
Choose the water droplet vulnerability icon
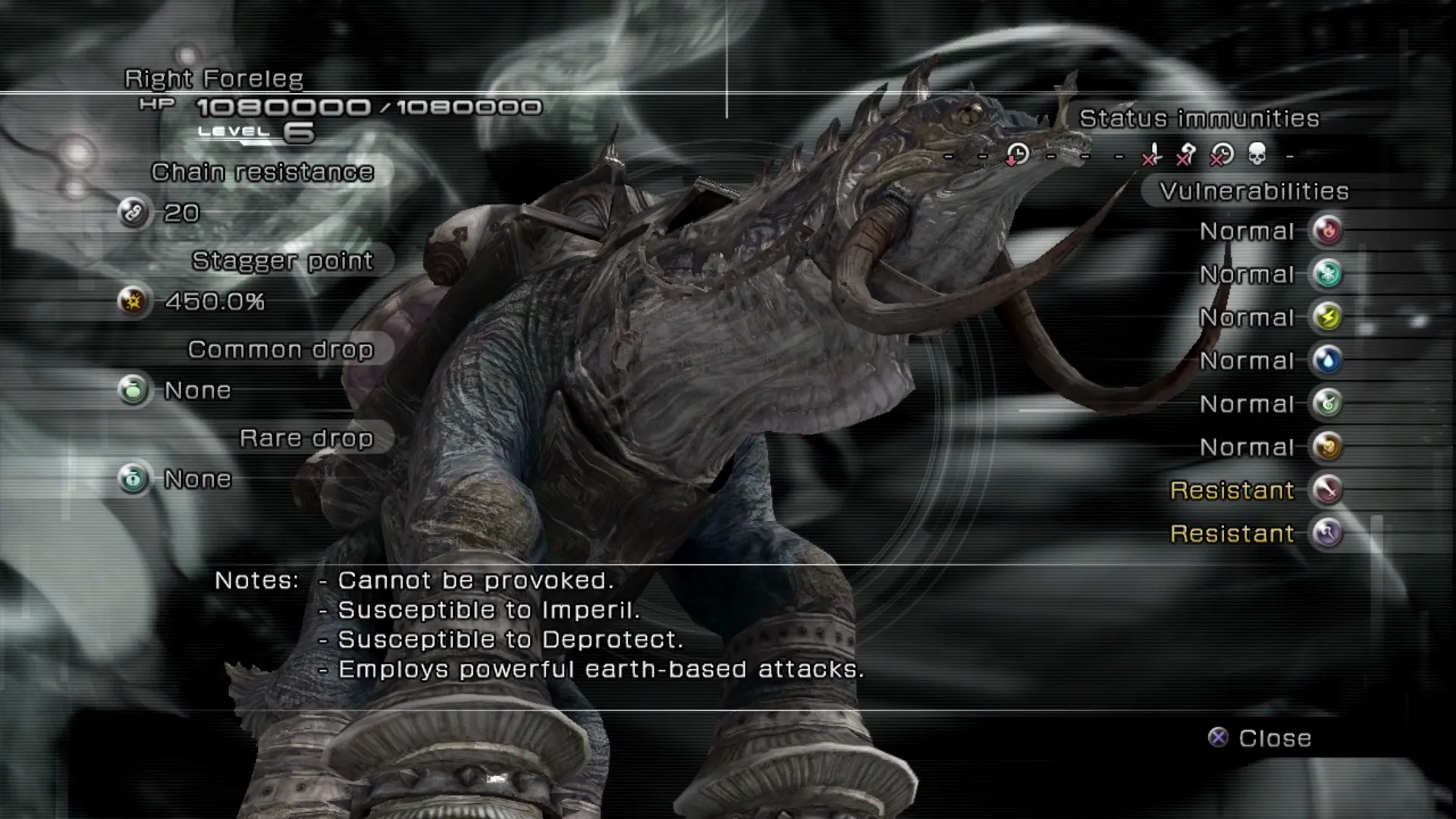coord(1327,360)
